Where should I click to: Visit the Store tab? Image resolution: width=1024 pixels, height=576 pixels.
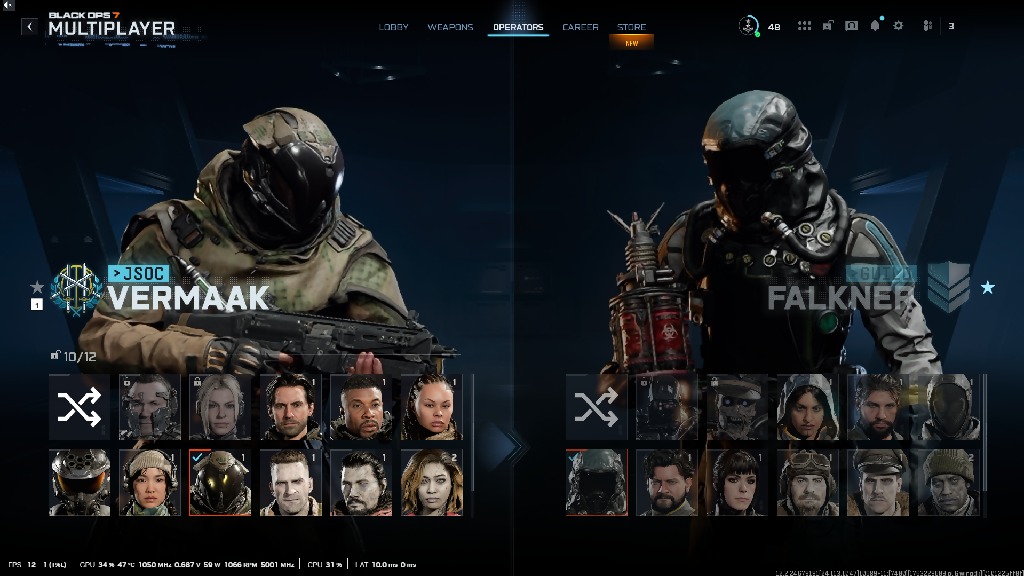631,27
